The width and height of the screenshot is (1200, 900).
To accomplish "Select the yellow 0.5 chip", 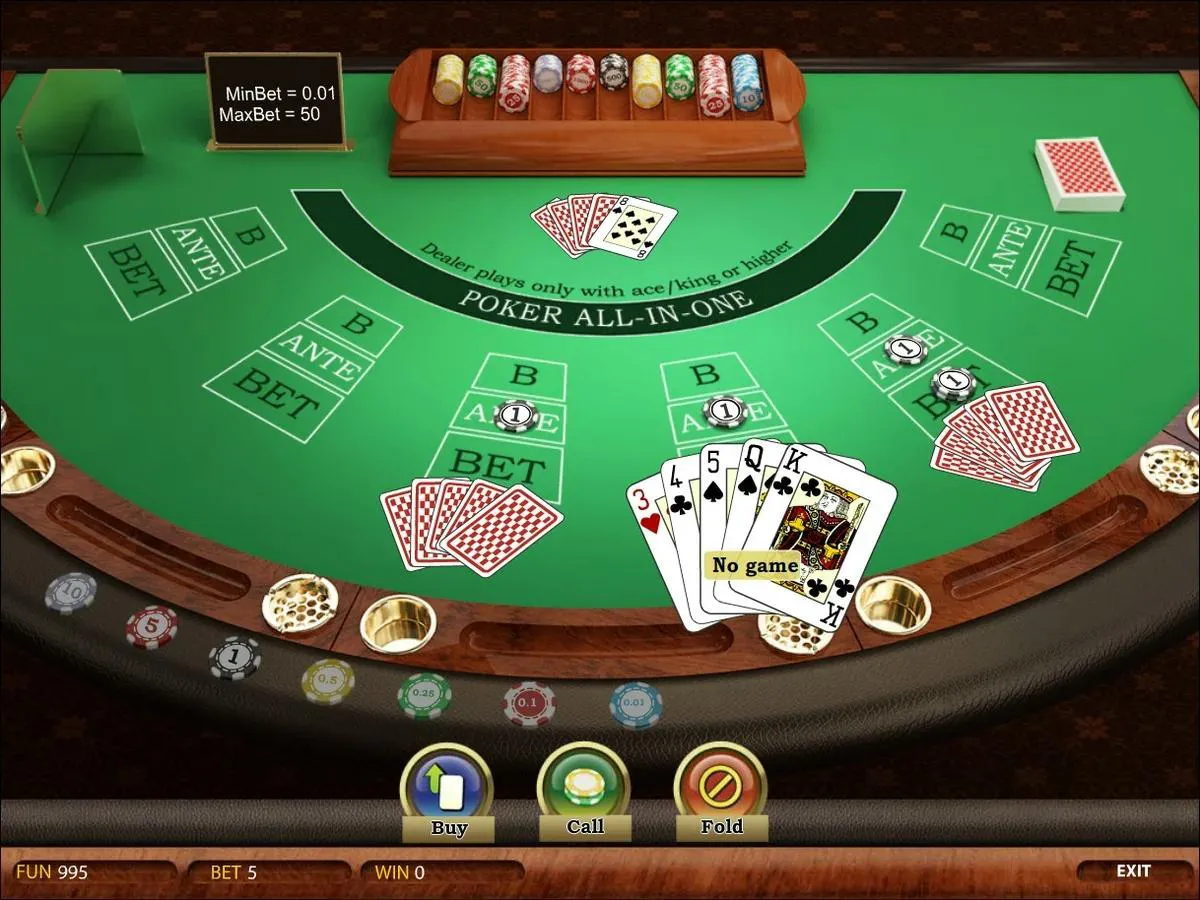I will click(x=328, y=681).
